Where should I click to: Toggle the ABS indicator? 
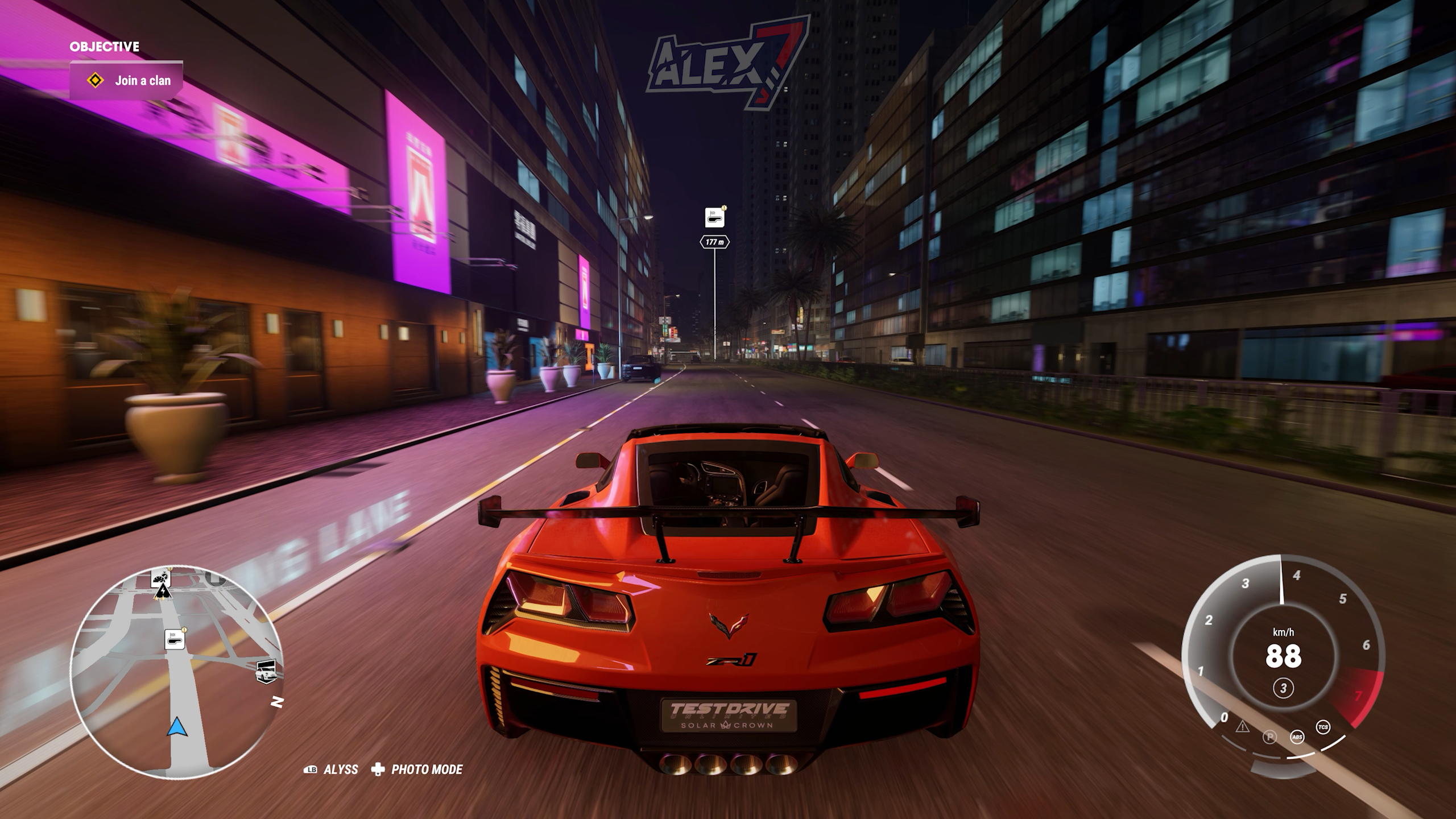point(1297,737)
